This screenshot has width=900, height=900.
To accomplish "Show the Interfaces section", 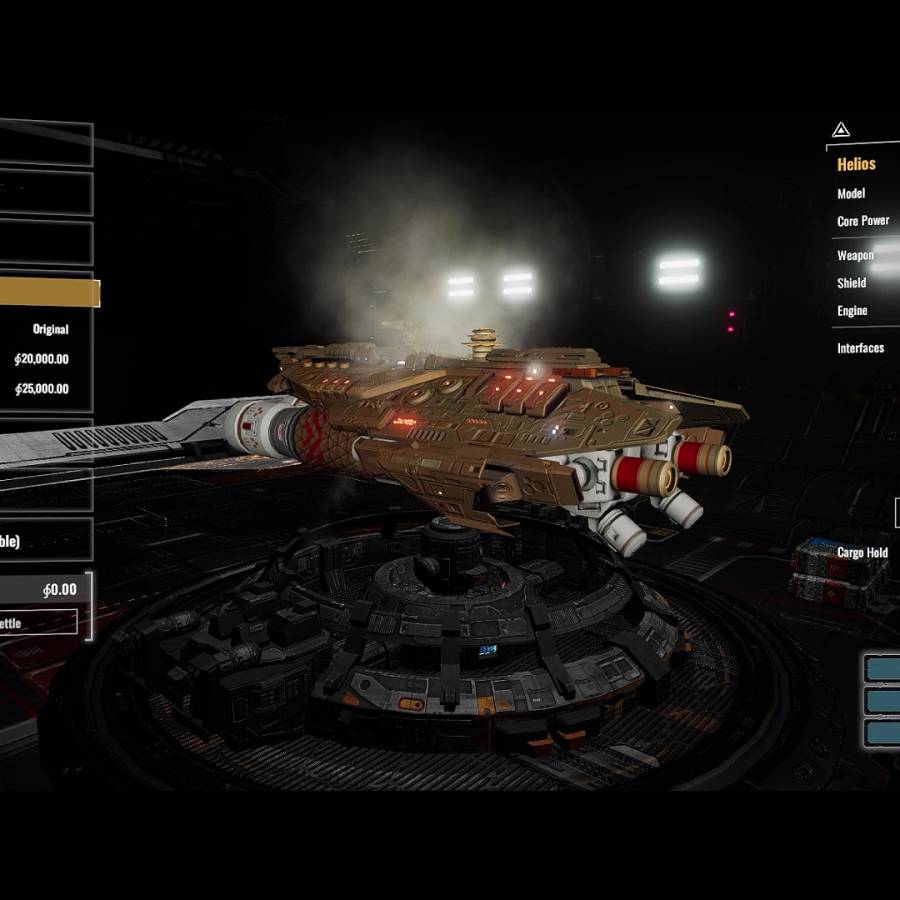I will pyautogui.click(x=860, y=348).
